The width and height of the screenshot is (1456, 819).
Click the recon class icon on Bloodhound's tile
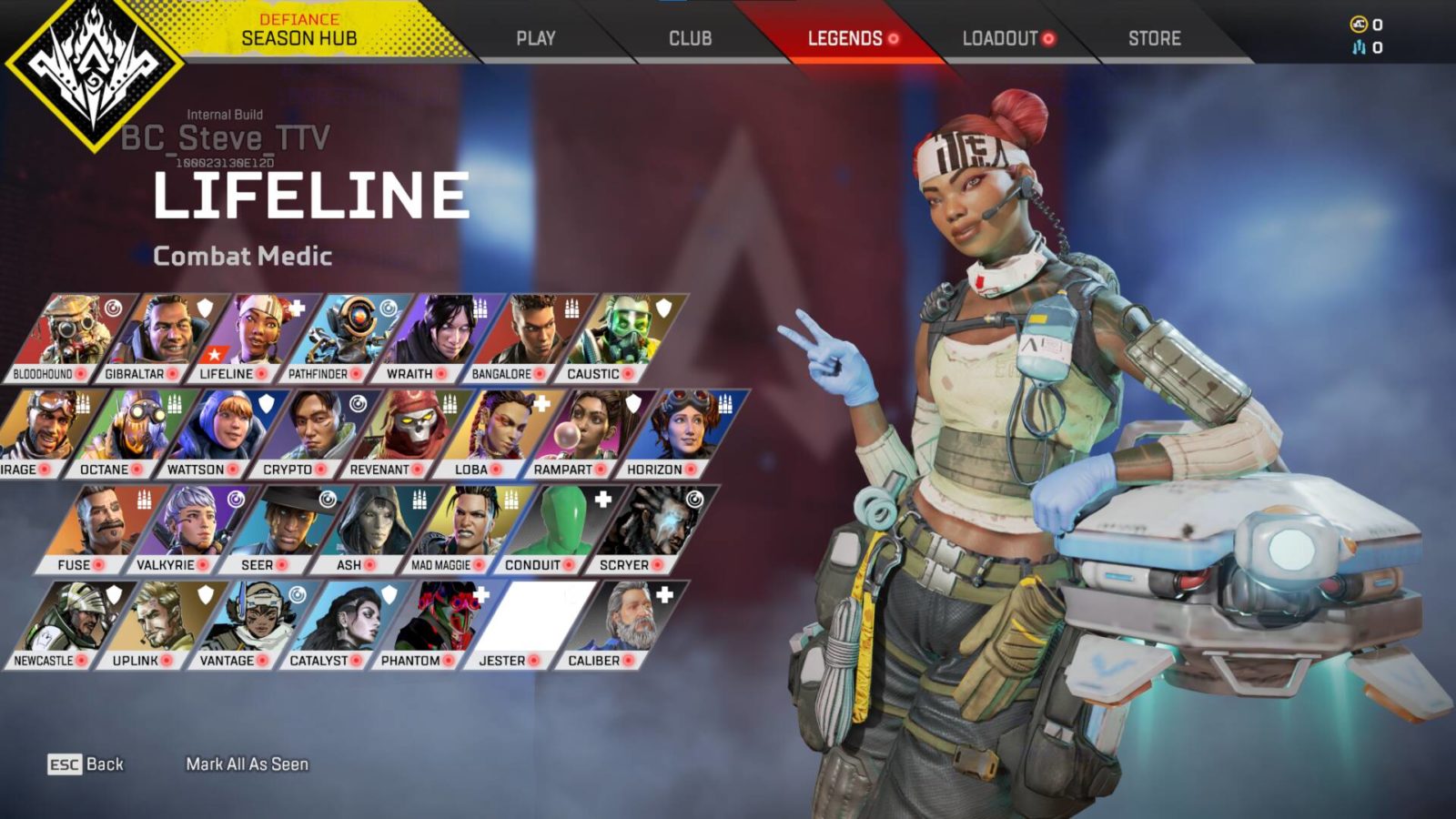click(x=114, y=308)
